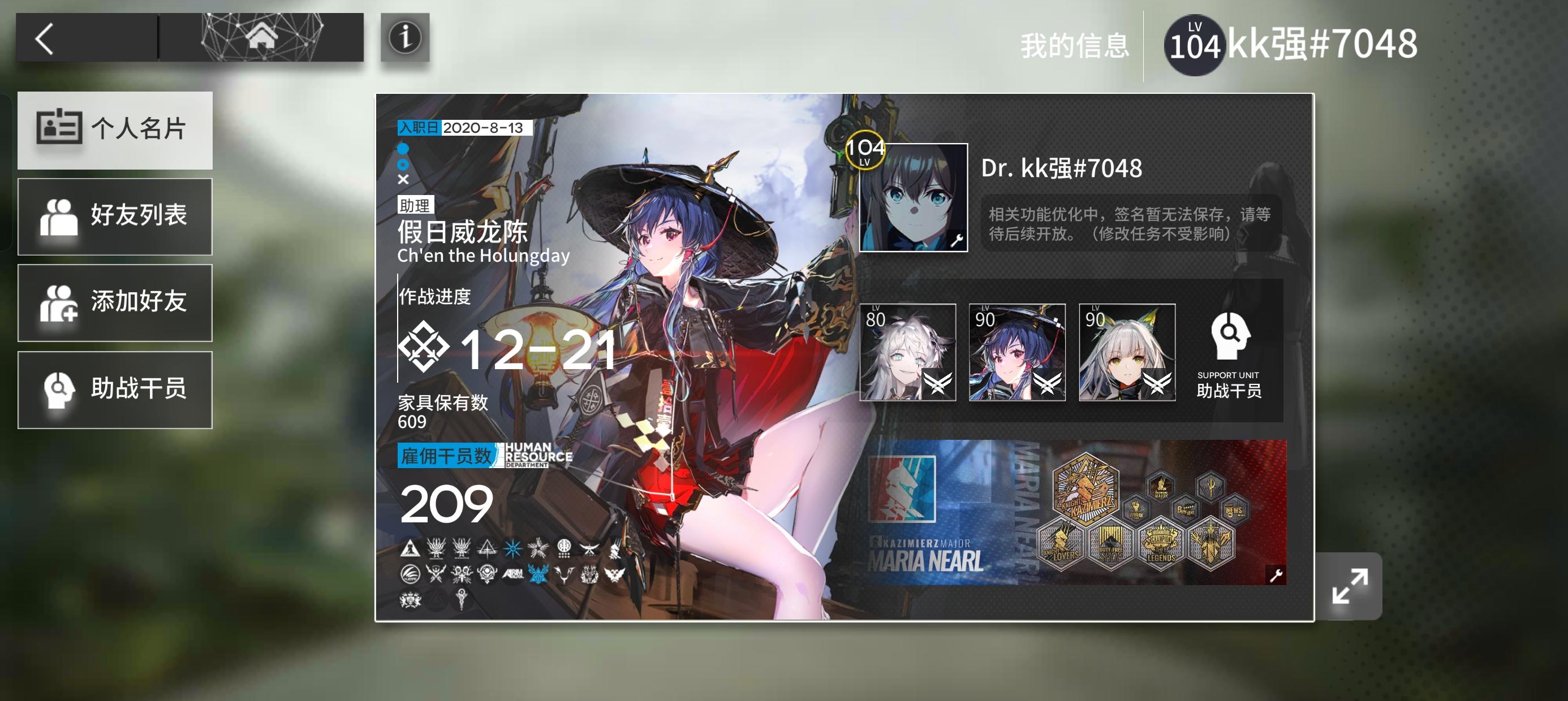This screenshot has height=701, width=1568.
Task: Switch to the 个人名片 tab
Action: (x=114, y=129)
